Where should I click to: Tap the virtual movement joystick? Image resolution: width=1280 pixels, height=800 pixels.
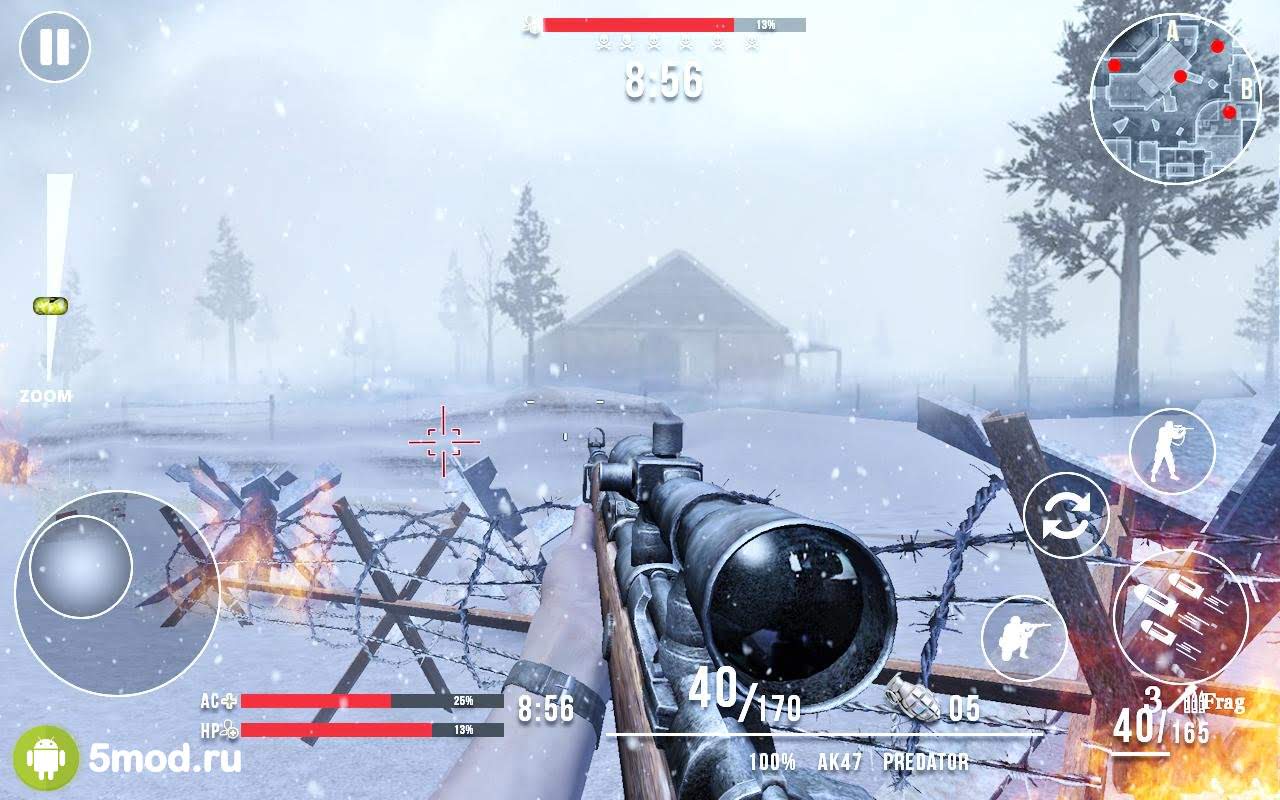82,565
